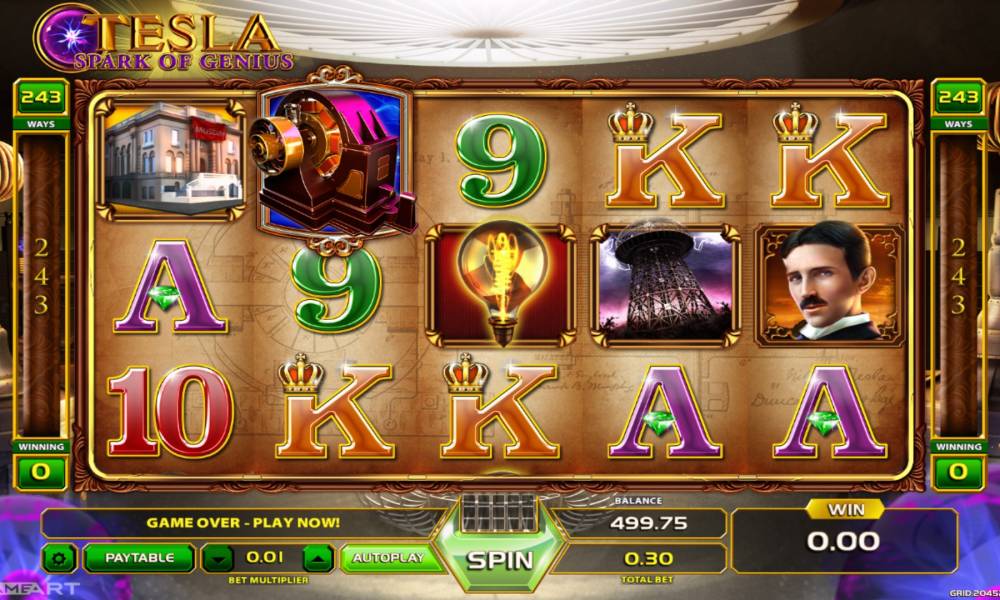Spin the reels with the green SPIN button
The image size is (1000, 600).
point(499,559)
